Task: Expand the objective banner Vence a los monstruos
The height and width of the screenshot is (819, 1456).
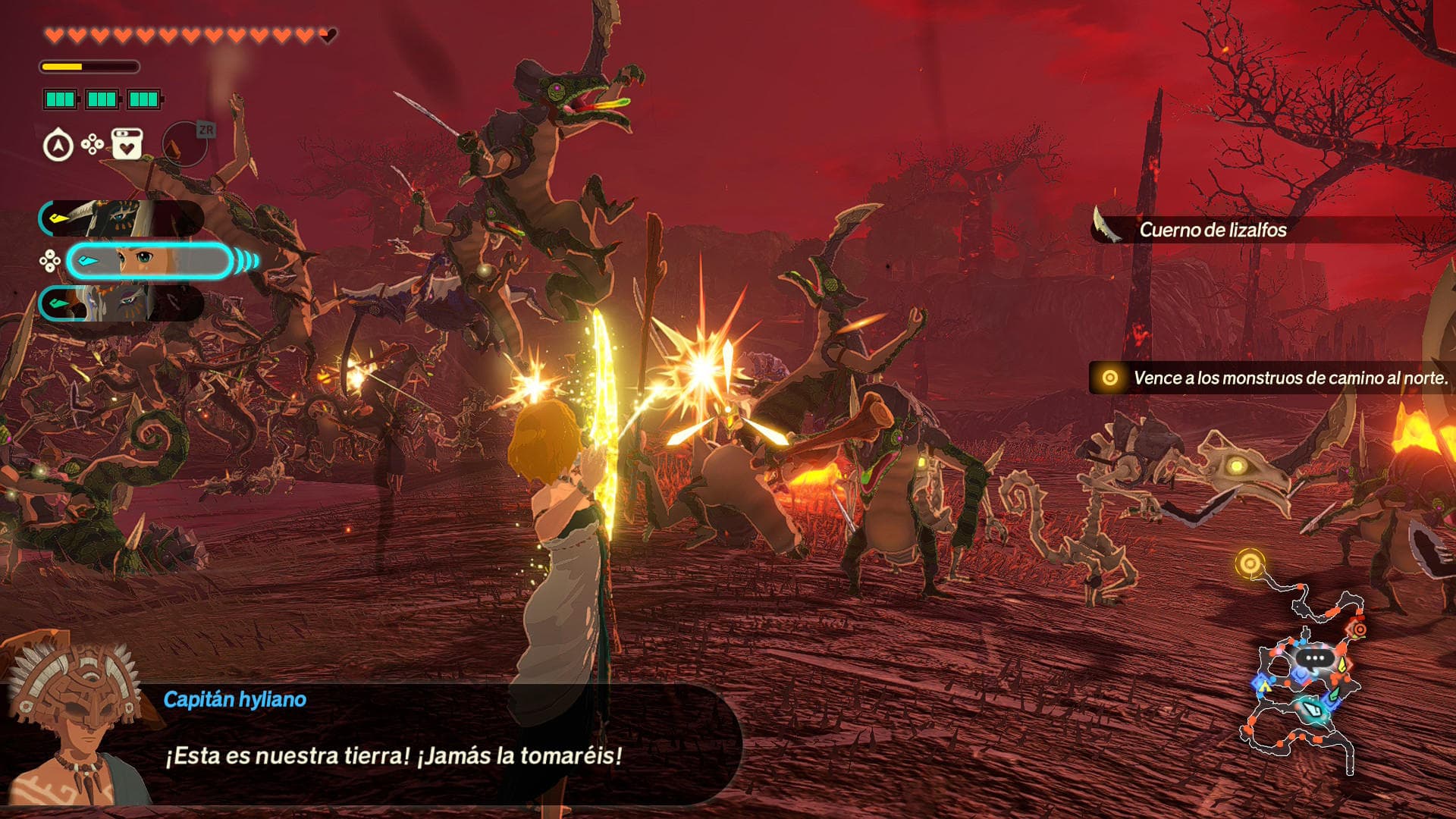Action: (1289, 375)
